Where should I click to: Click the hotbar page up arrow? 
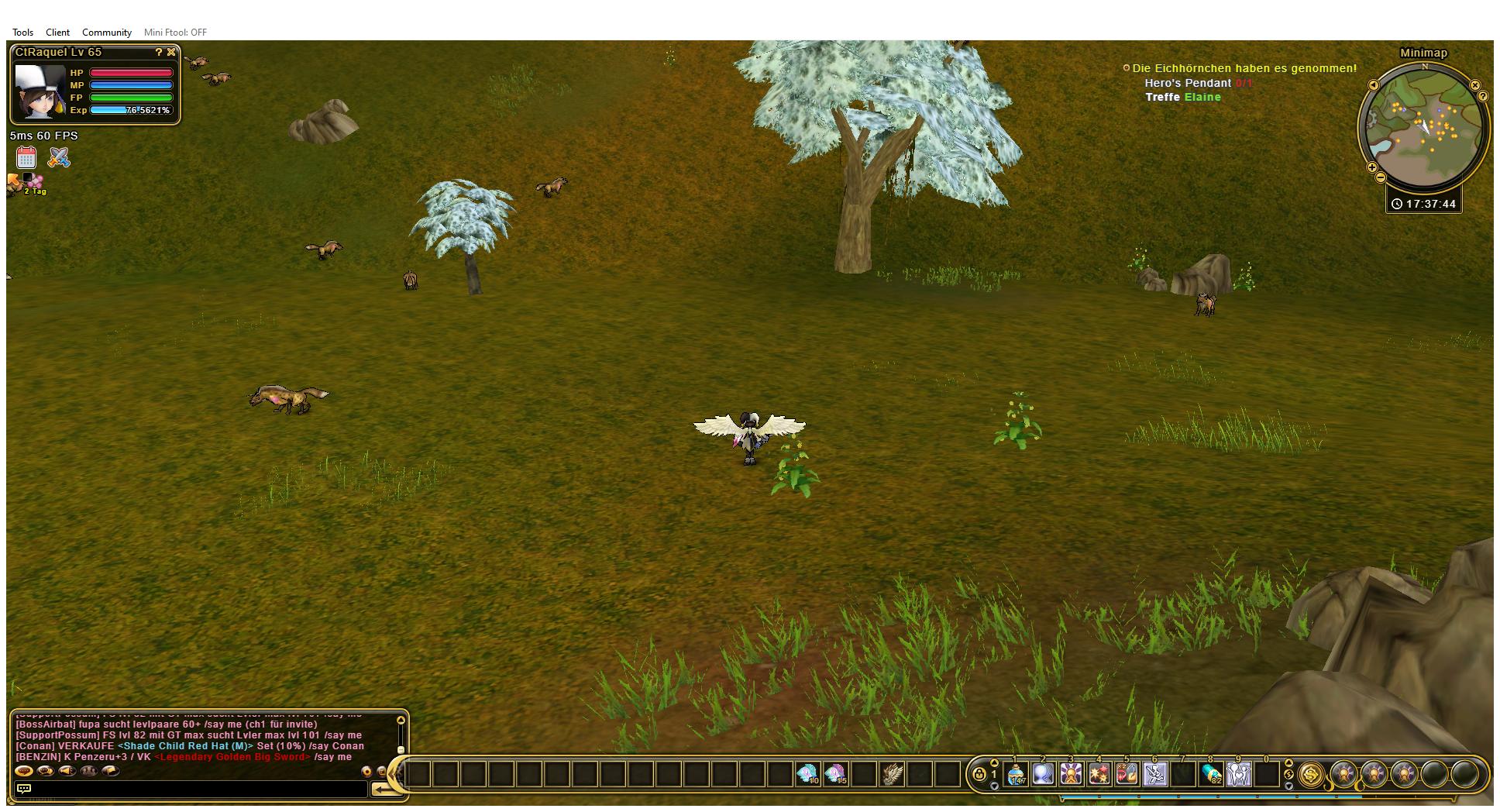[x=994, y=763]
